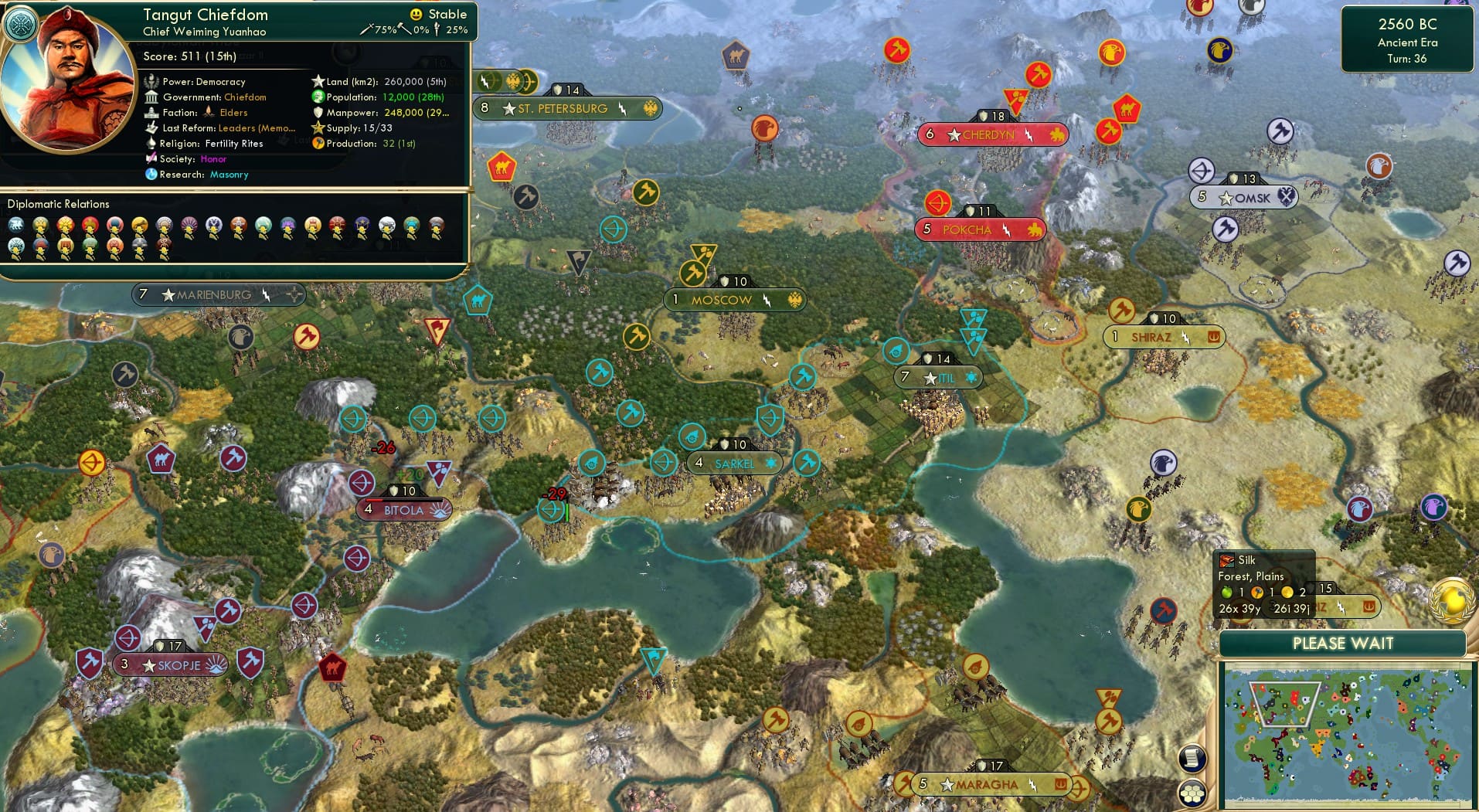Viewport: 1479px width, 812px height.
Task: Click the Silk resource icon in the tooltip
Action: (x=1229, y=562)
